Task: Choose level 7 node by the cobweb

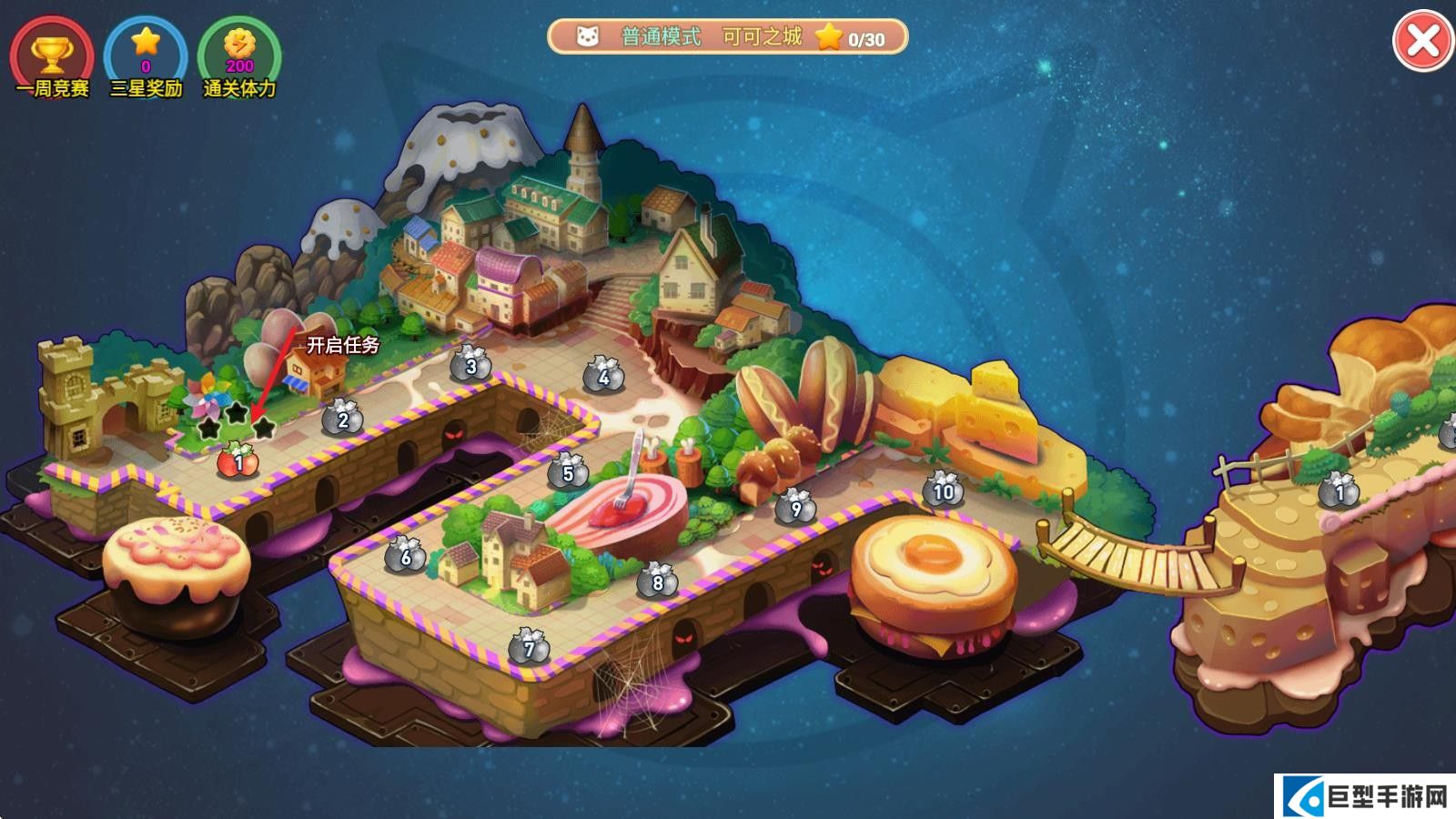Action: [x=529, y=647]
